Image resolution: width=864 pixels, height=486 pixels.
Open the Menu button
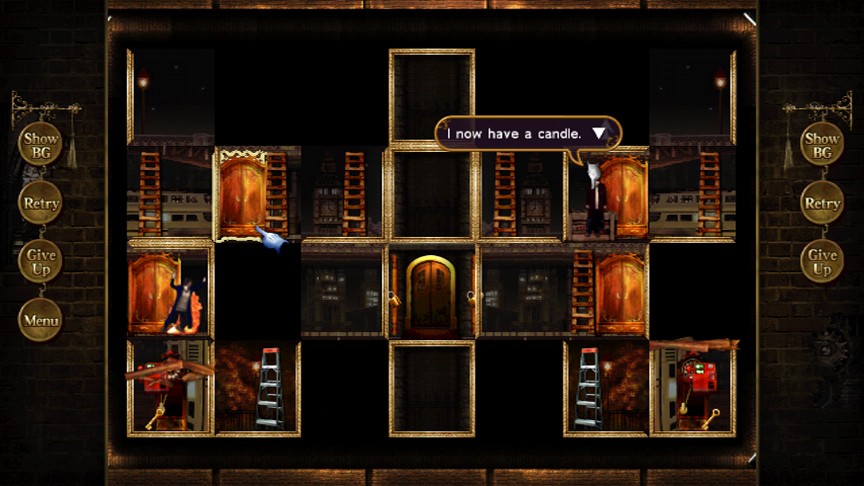tap(41, 321)
